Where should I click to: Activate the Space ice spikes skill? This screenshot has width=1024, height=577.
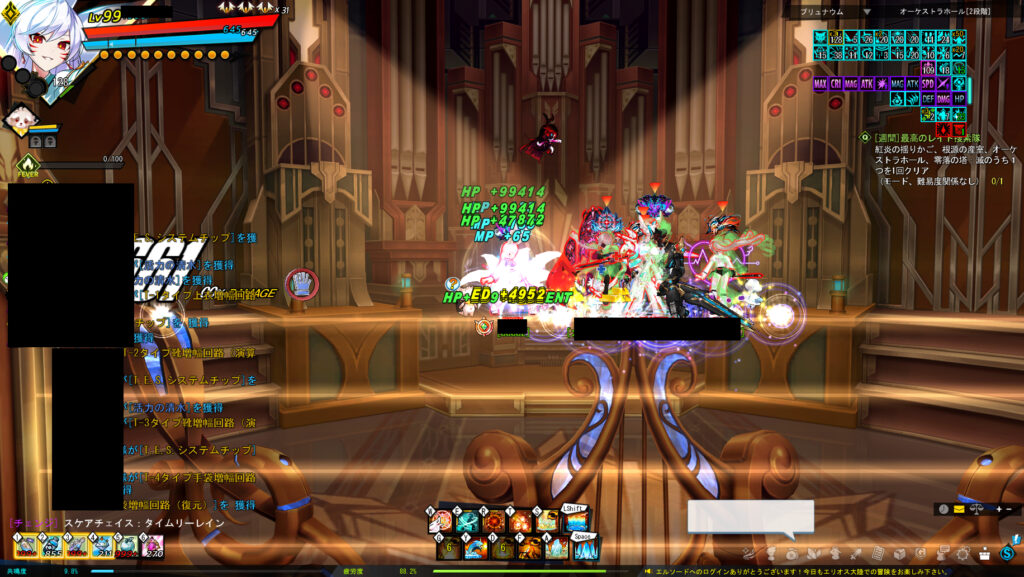click(x=585, y=548)
